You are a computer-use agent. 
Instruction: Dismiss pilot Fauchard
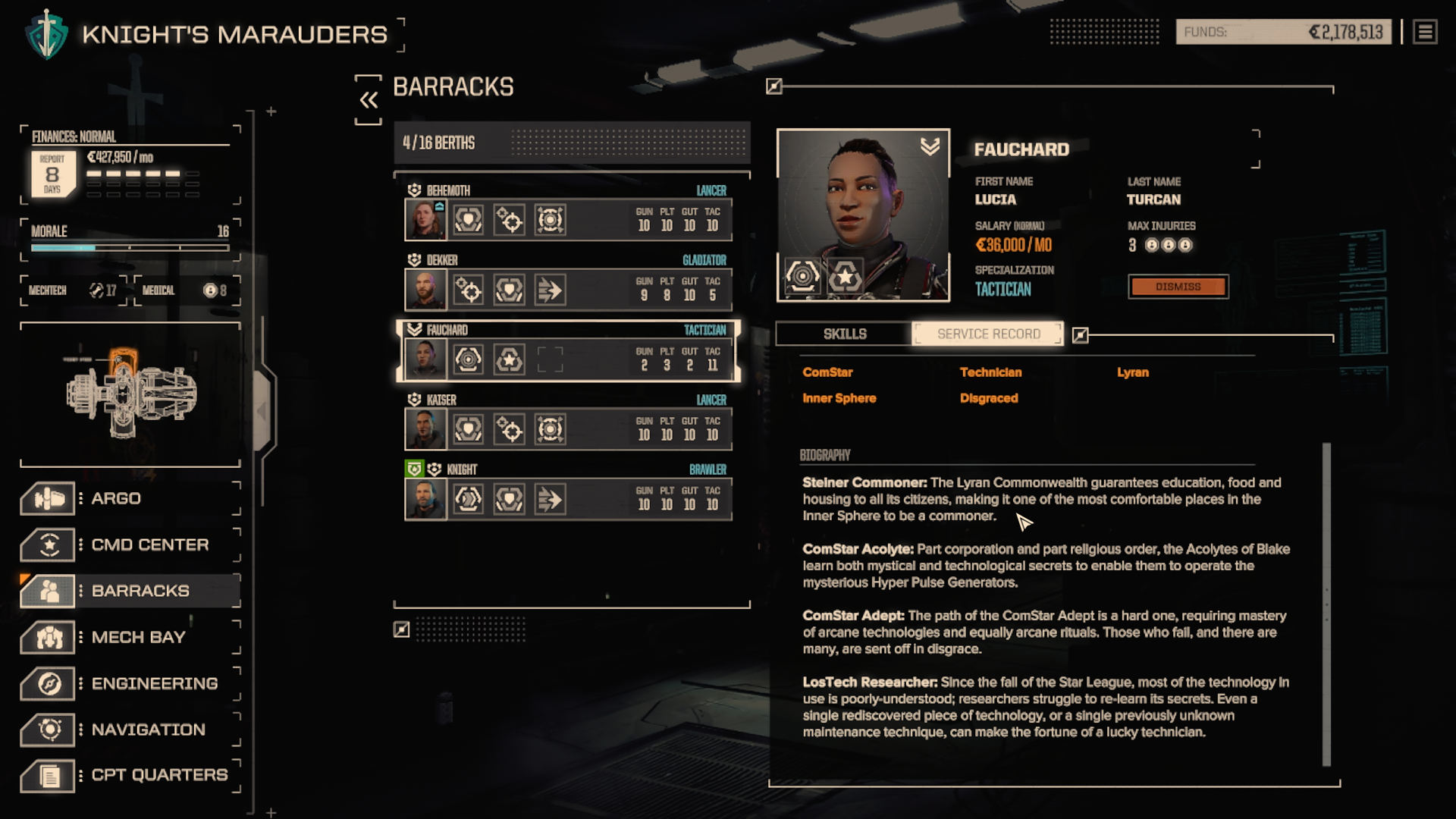click(1178, 287)
